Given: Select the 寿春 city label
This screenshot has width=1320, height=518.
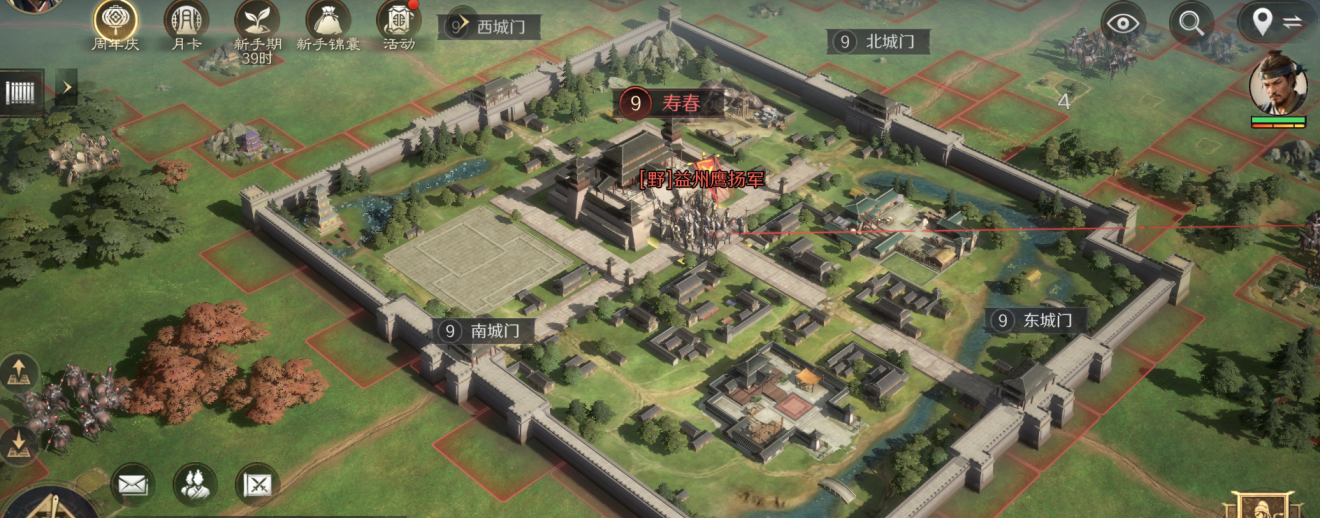Looking at the screenshot, I should pos(668,102).
